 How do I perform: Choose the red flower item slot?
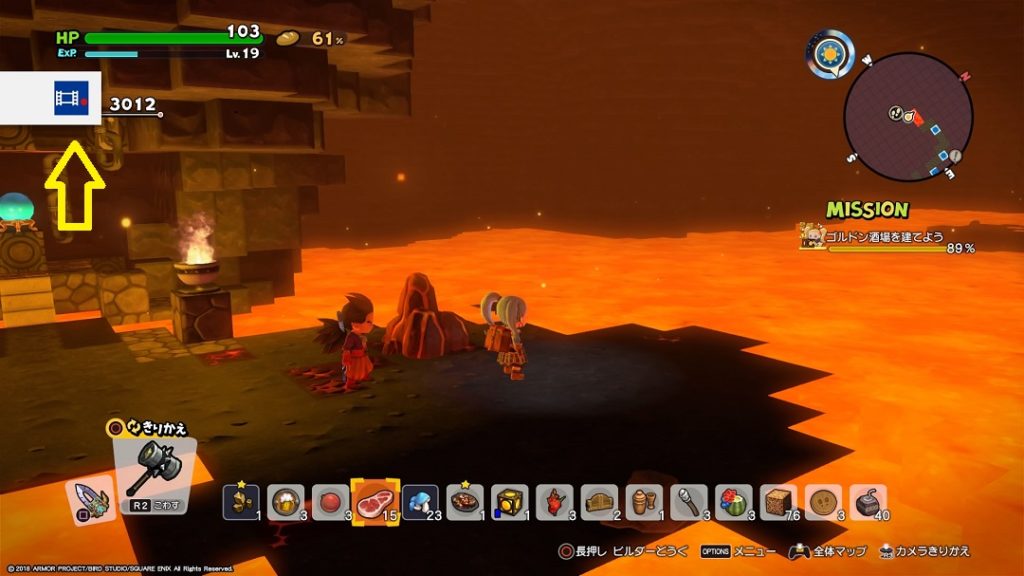coord(555,501)
